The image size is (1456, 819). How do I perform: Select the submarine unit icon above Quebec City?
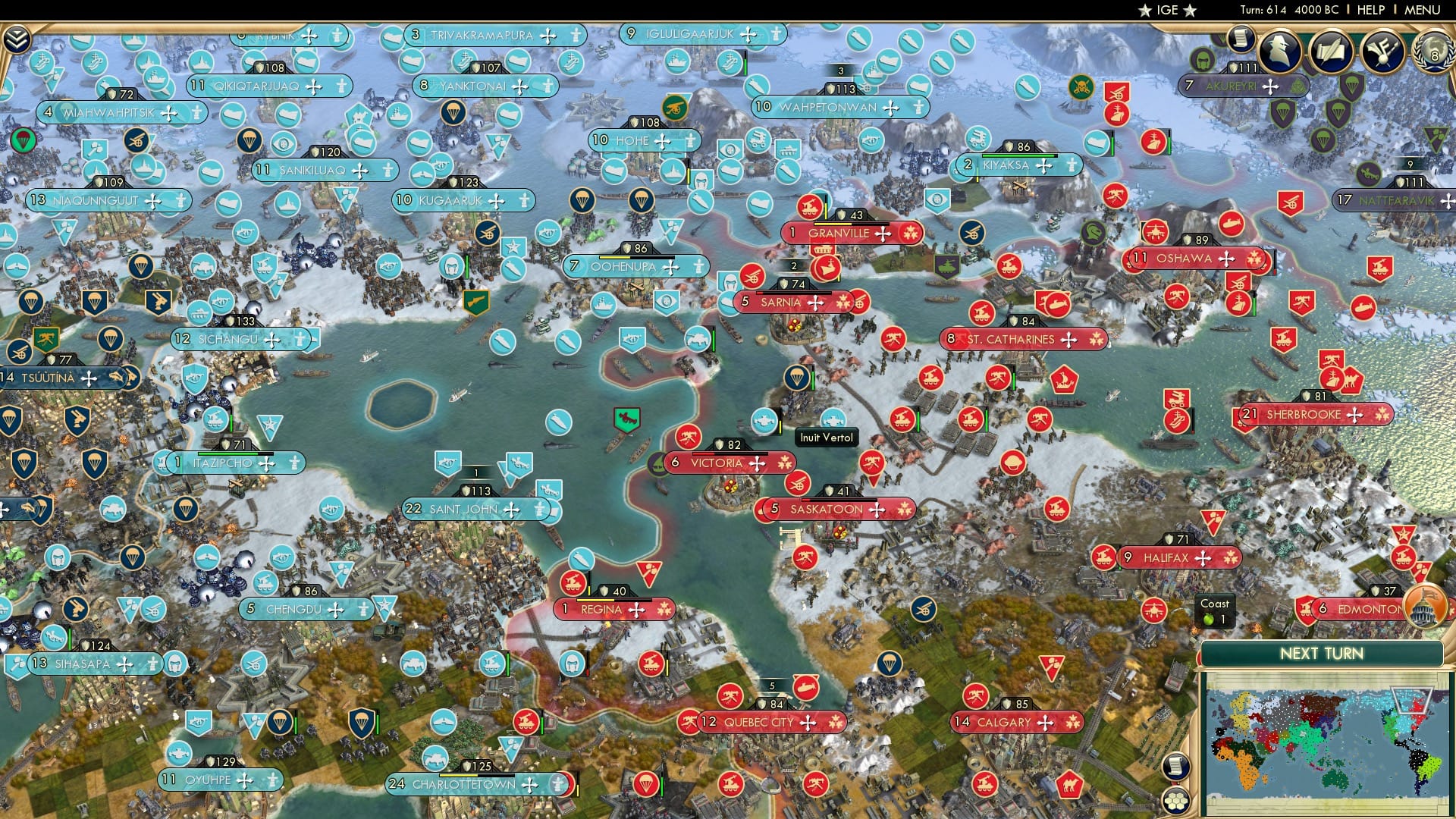coord(805,688)
